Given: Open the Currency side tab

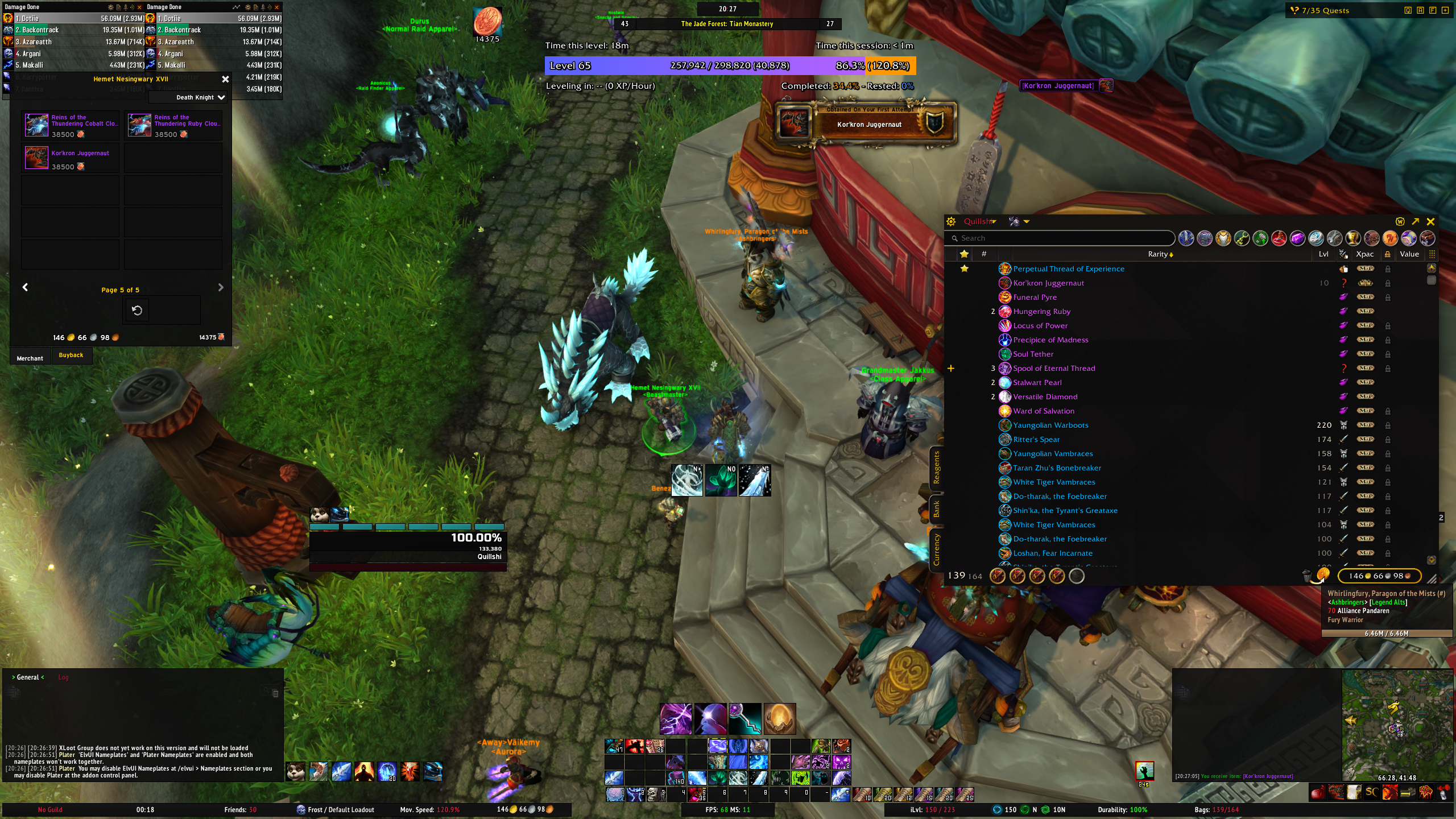Looking at the screenshot, I should click(x=936, y=549).
